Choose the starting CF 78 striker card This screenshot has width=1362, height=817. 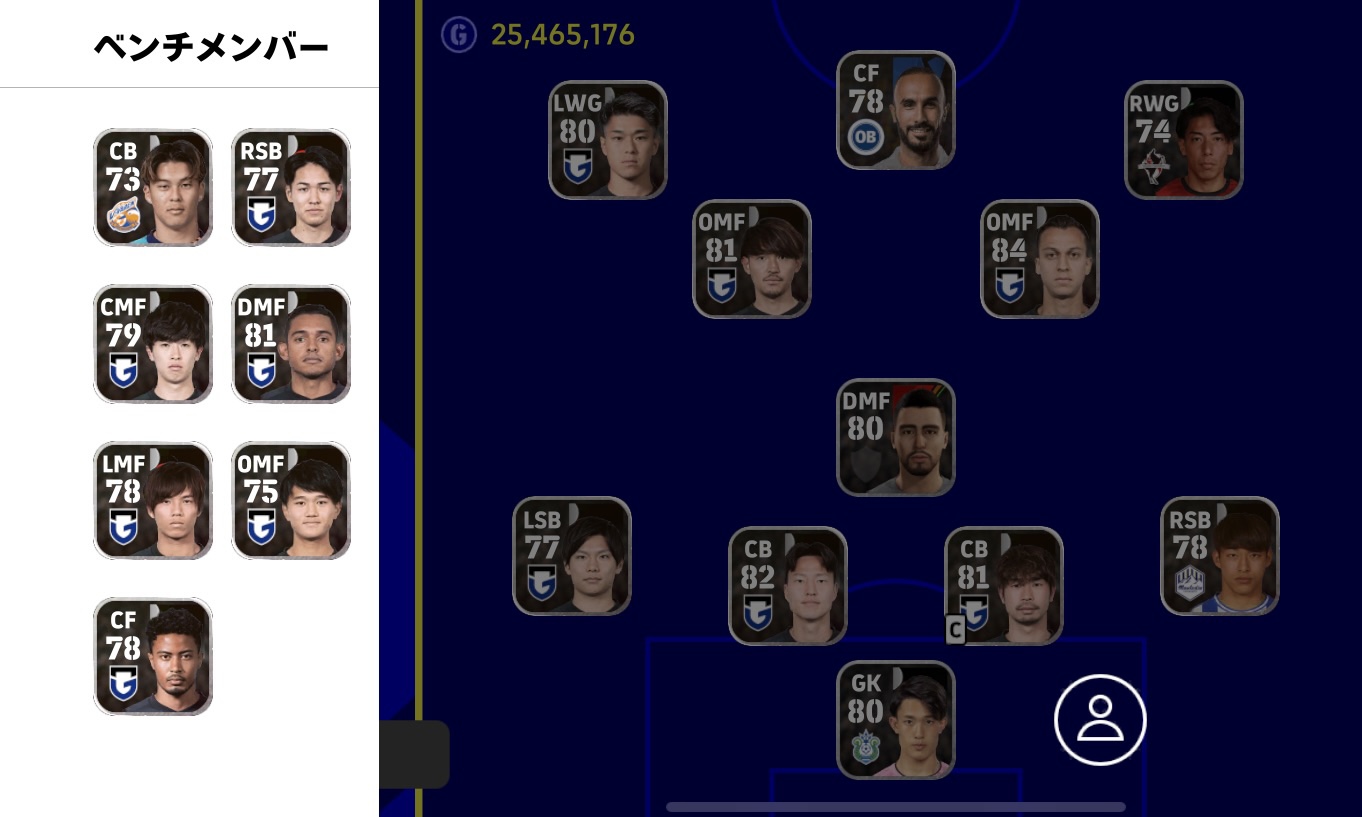(896, 110)
